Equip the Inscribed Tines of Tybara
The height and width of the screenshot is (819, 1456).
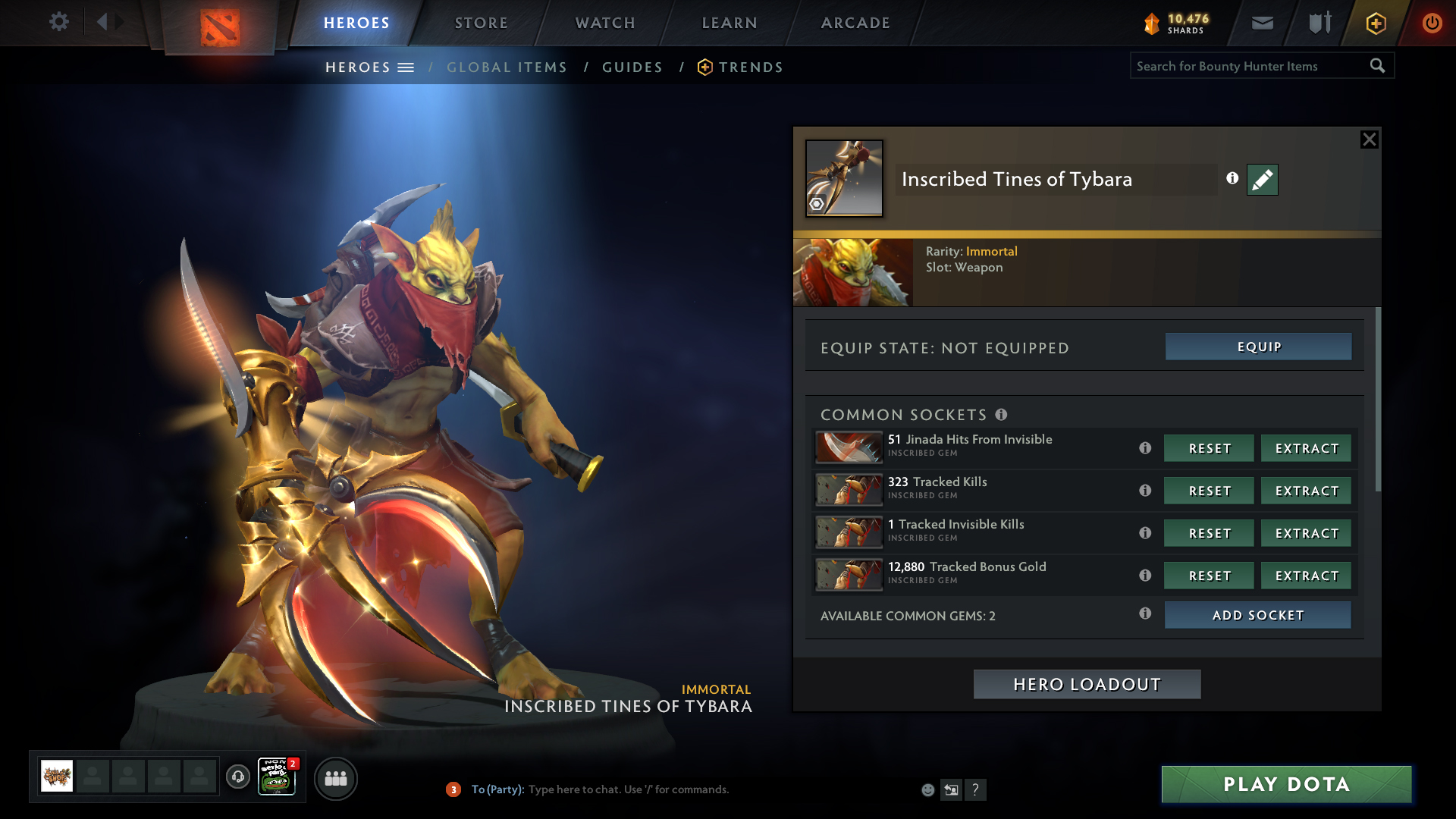[1258, 347]
